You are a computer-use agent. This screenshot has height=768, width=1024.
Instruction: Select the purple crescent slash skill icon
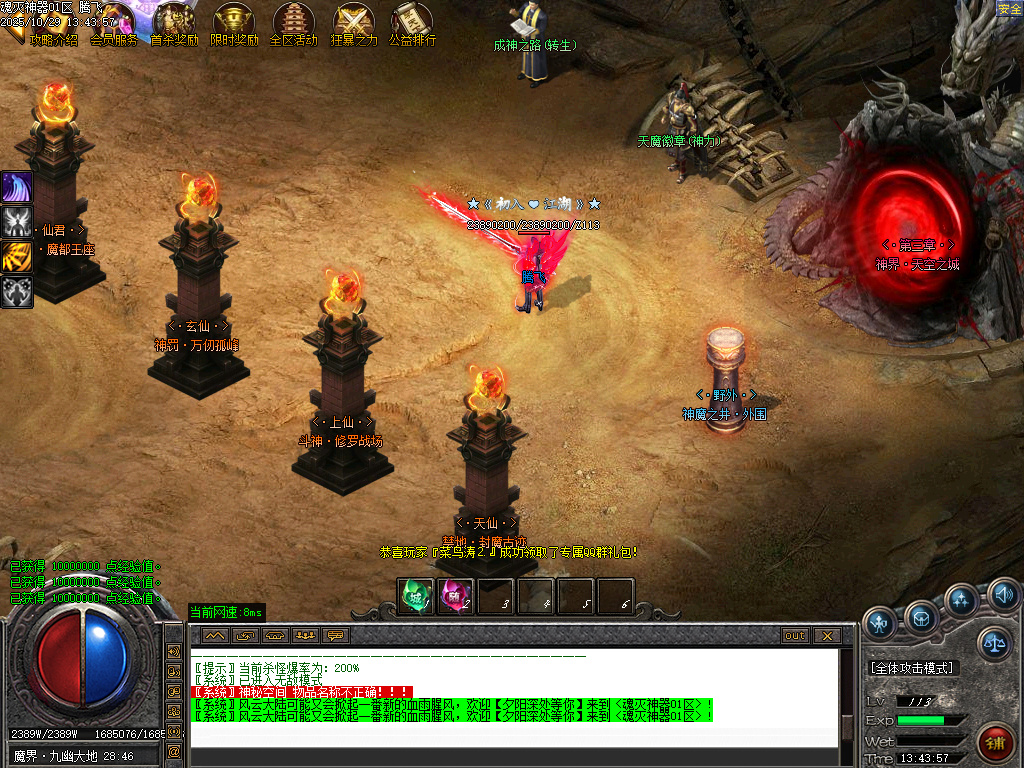pyautogui.click(x=17, y=187)
